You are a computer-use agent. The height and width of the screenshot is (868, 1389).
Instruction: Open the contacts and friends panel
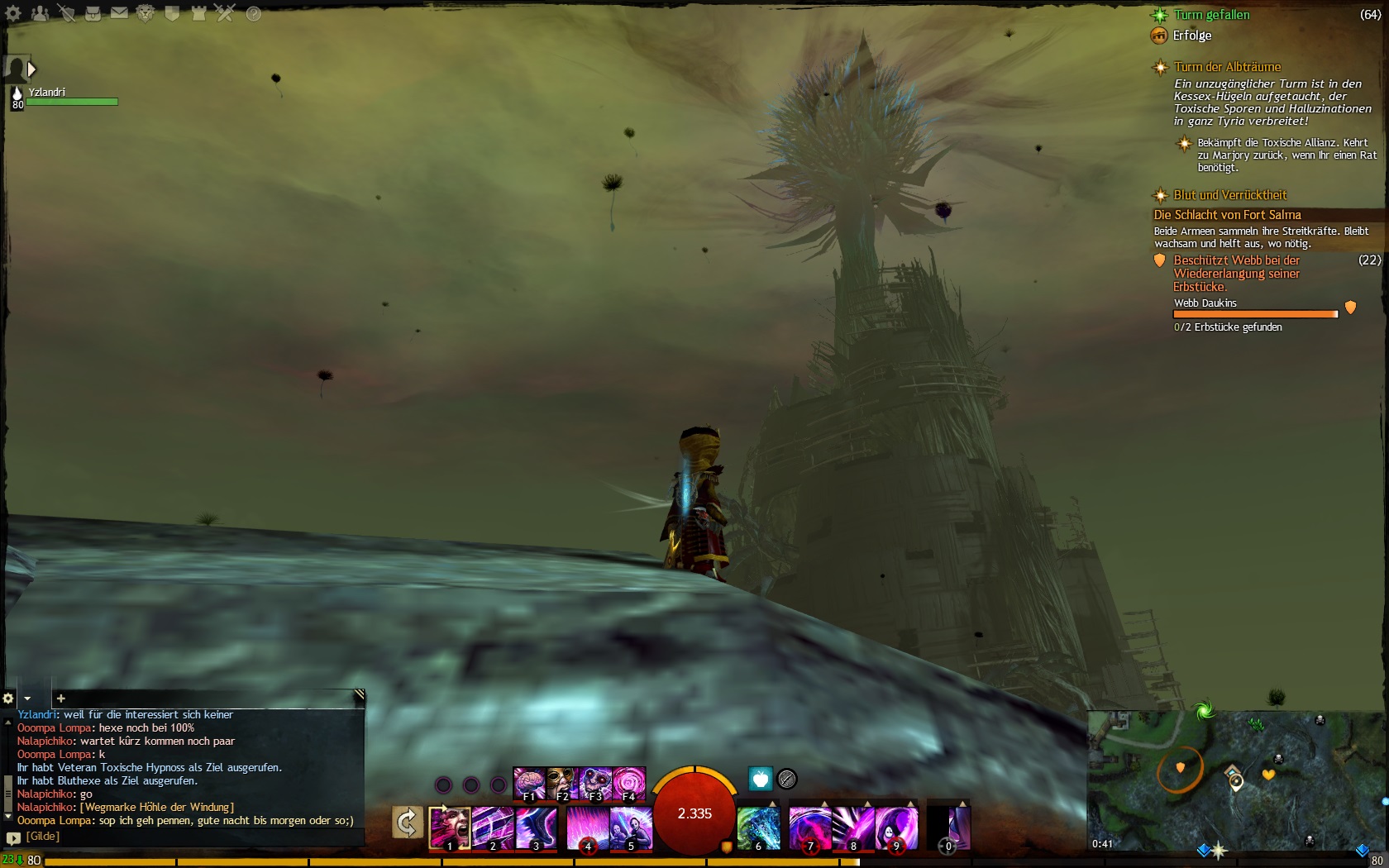(x=40, y=13)
